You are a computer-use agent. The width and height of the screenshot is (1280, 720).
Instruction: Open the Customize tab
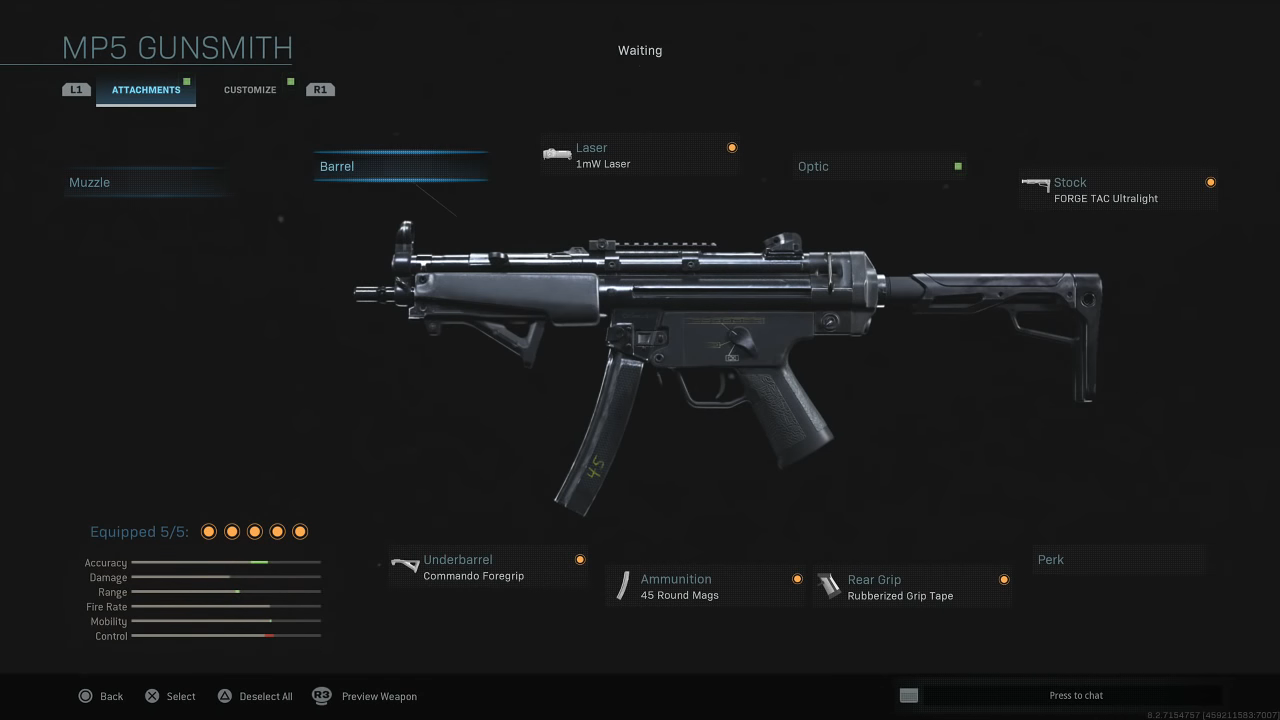coord(250,90)
